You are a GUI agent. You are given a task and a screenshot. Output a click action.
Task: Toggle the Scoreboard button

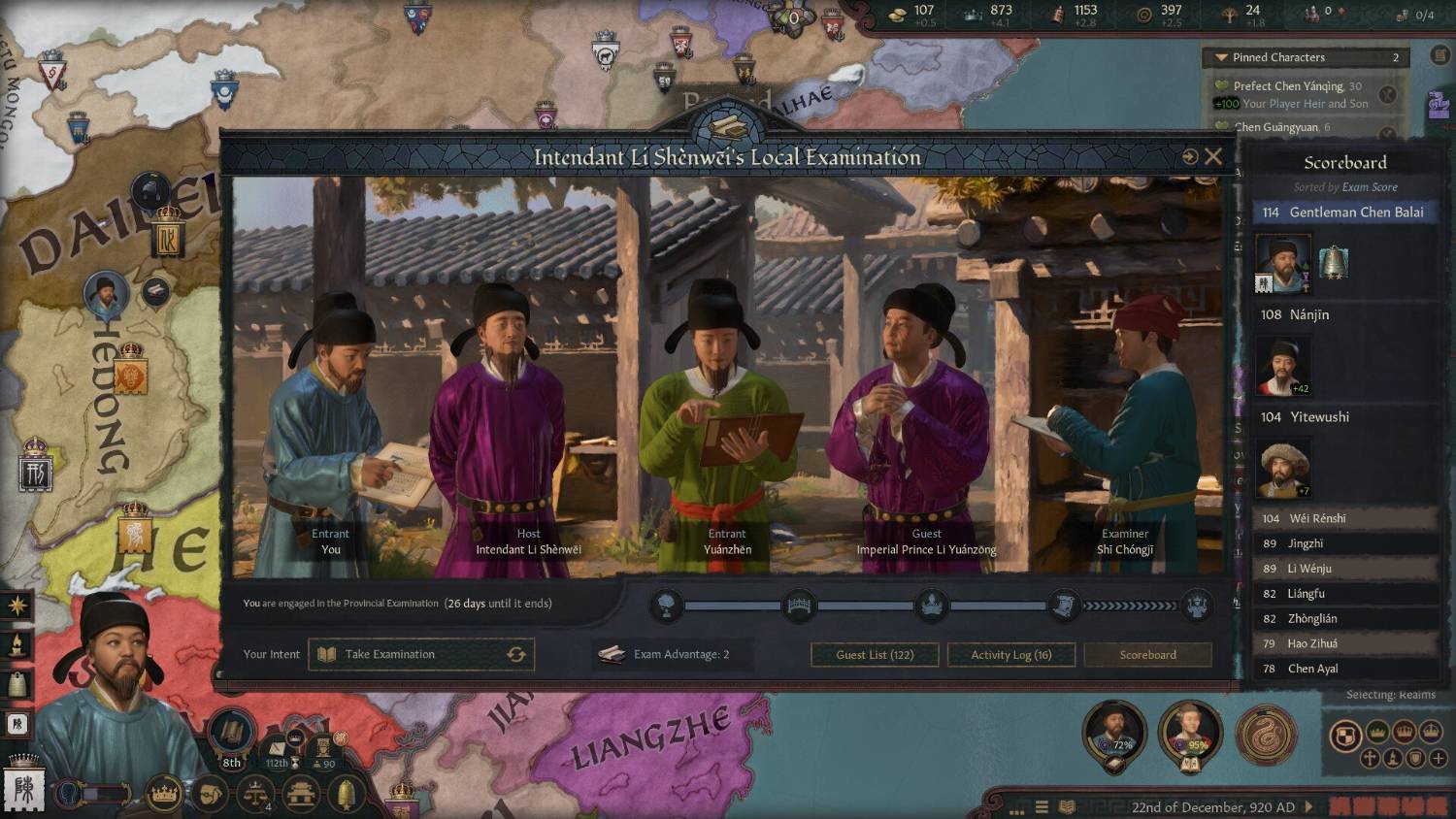(x=1147, y=655)
